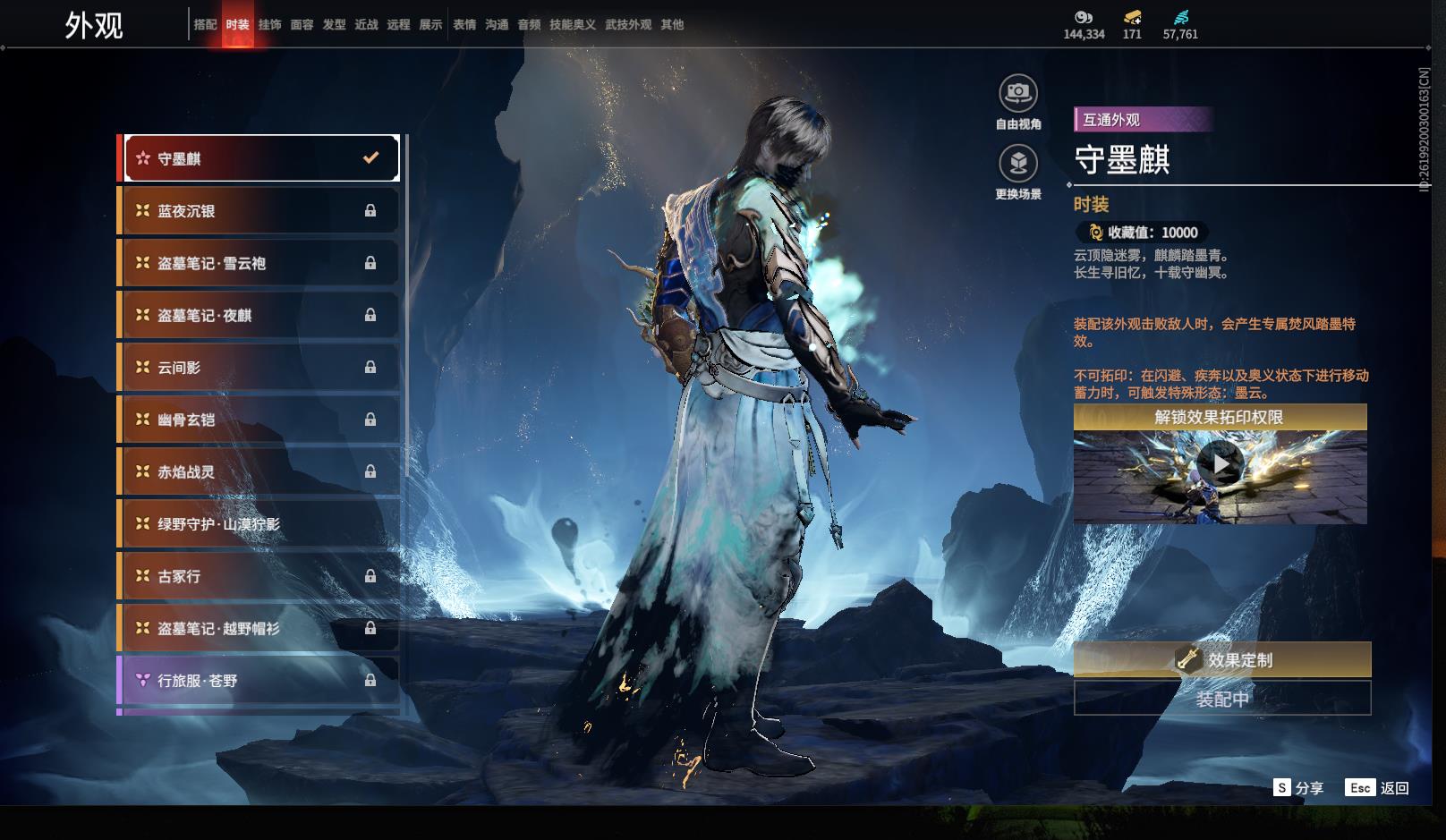Switch to the 发型 hairstyle tab
1446x840 pixels.
(334, 25)
